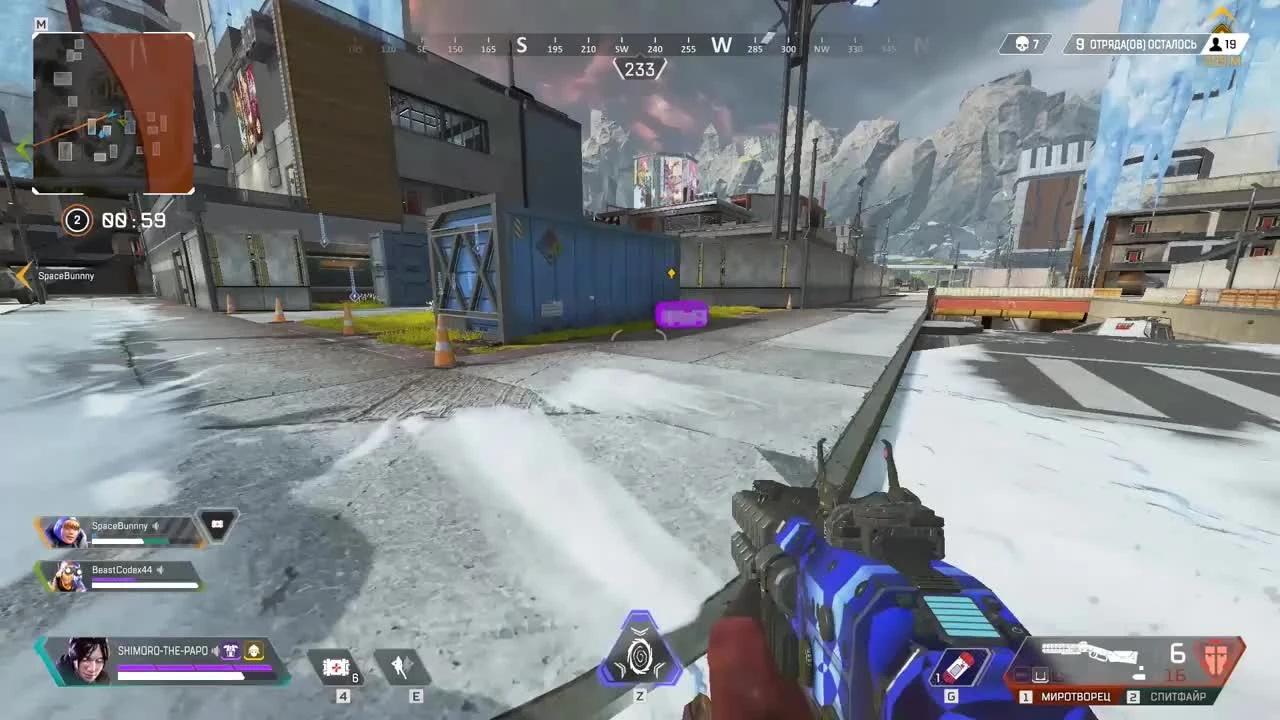Image resolution: width=1280 pixels, height=720 pixels.
Task: Mute voice chat for SpaceBunnny
Action: click(155, 525)
